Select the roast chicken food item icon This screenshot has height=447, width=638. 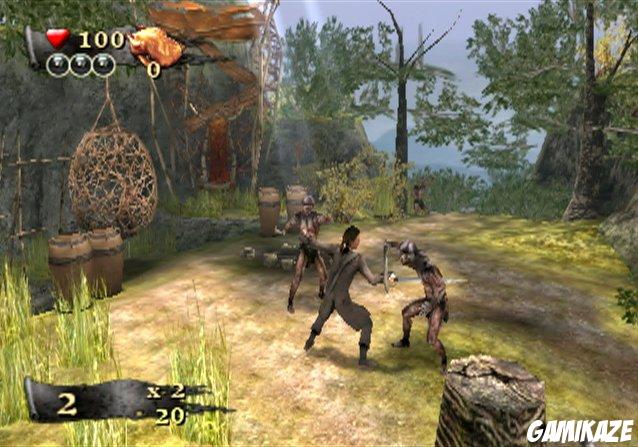pos(157,45)
